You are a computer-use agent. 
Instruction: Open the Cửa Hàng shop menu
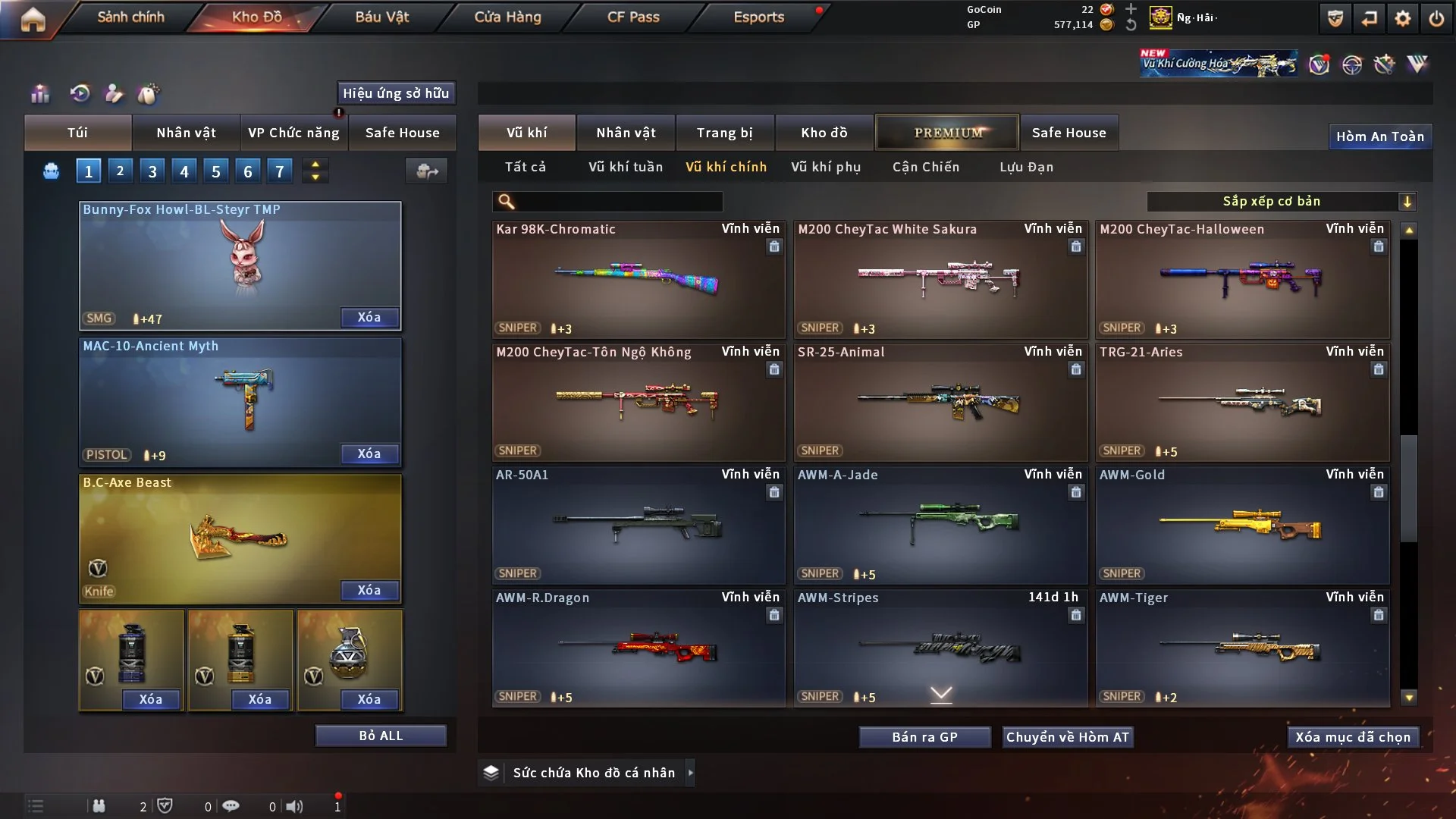(x=507, y=17)
